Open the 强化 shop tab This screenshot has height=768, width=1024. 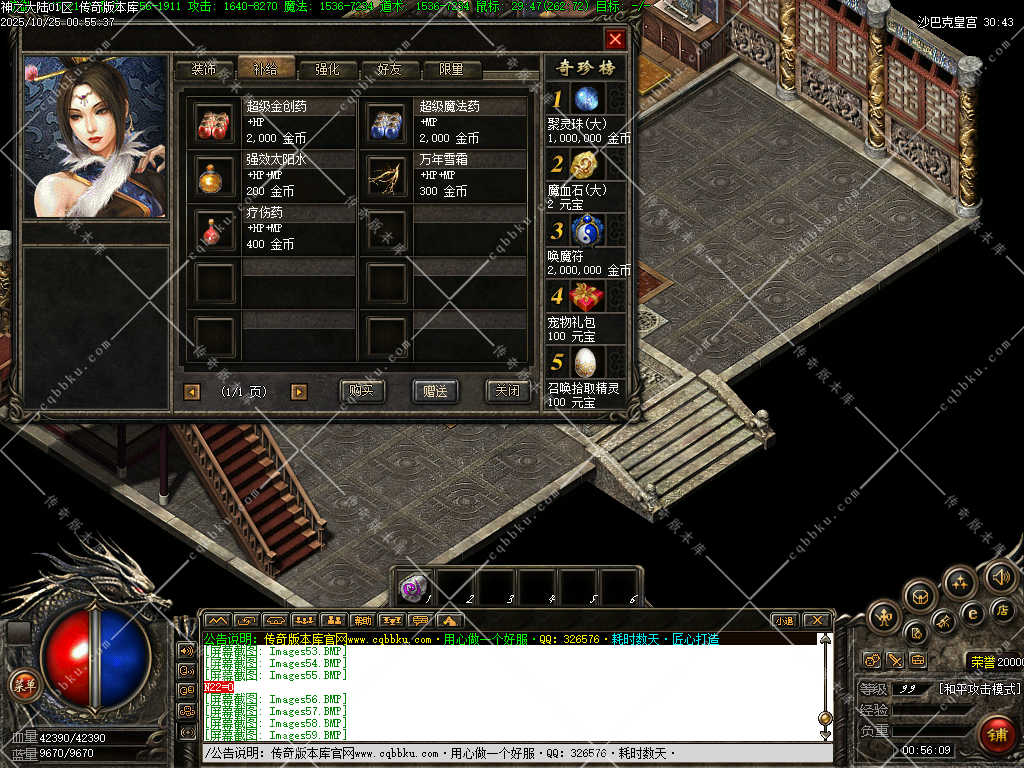coord(328,70)
